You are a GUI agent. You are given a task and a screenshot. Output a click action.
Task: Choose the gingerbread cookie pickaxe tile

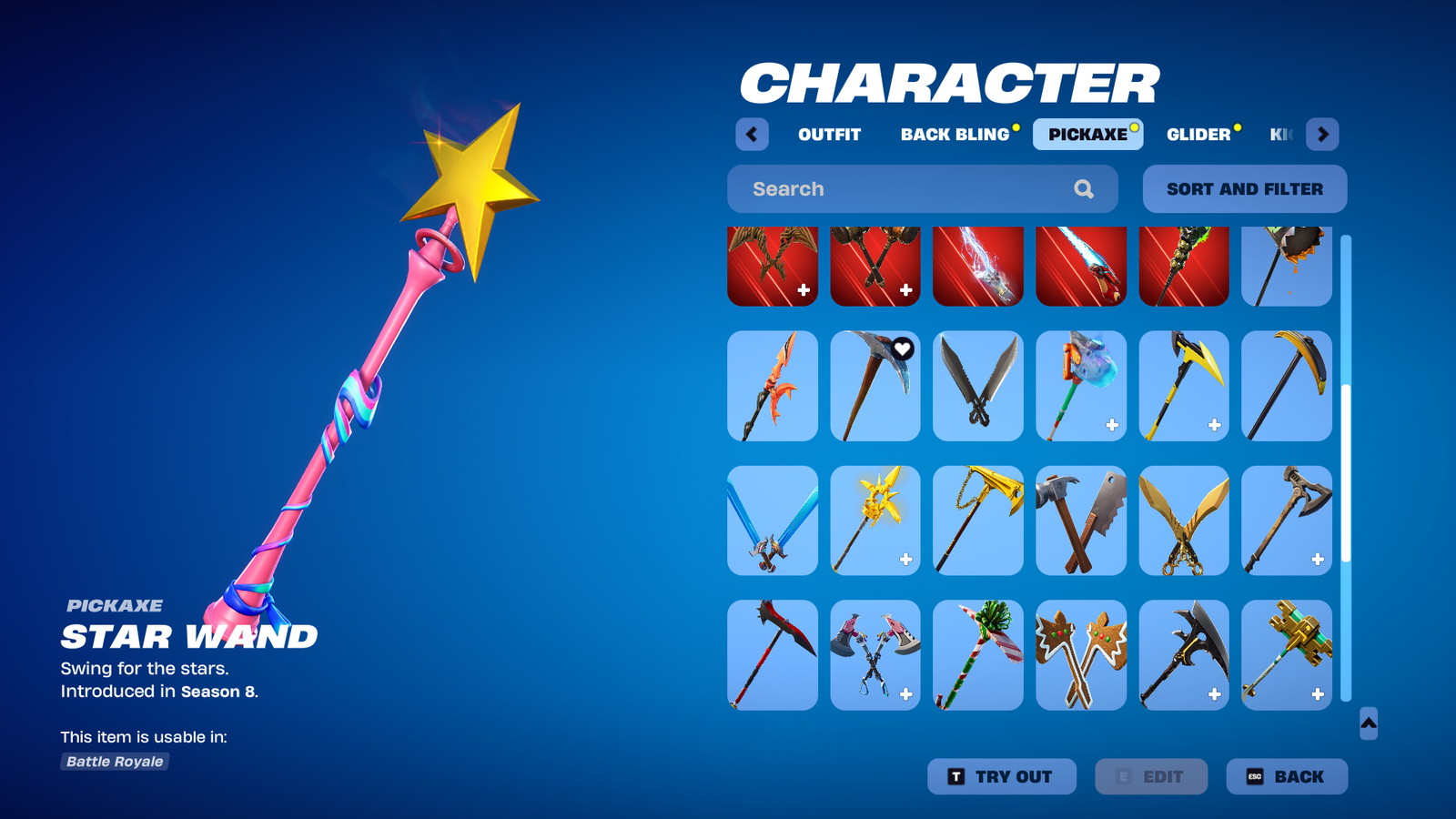[1081, 655]
